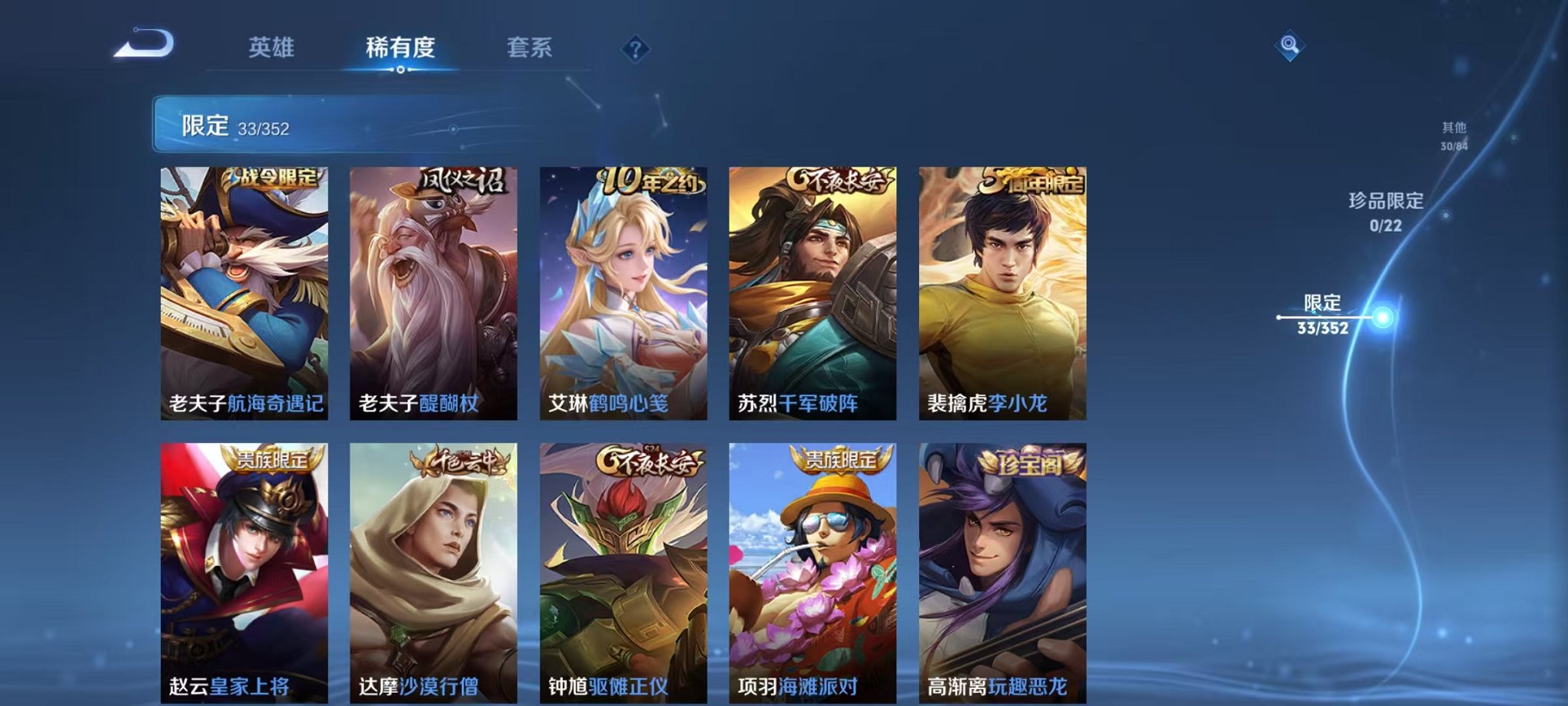Switch to the 套系 tab

[x=534, y=48]
